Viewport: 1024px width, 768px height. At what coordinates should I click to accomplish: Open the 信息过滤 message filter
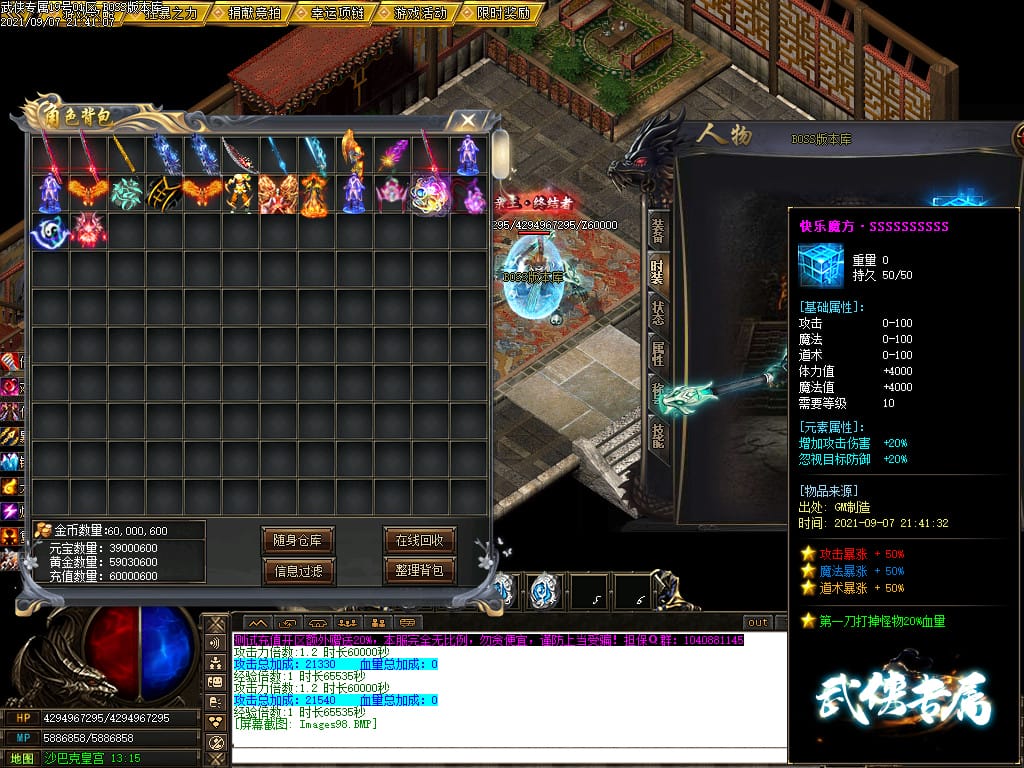[x=297, y=571]
